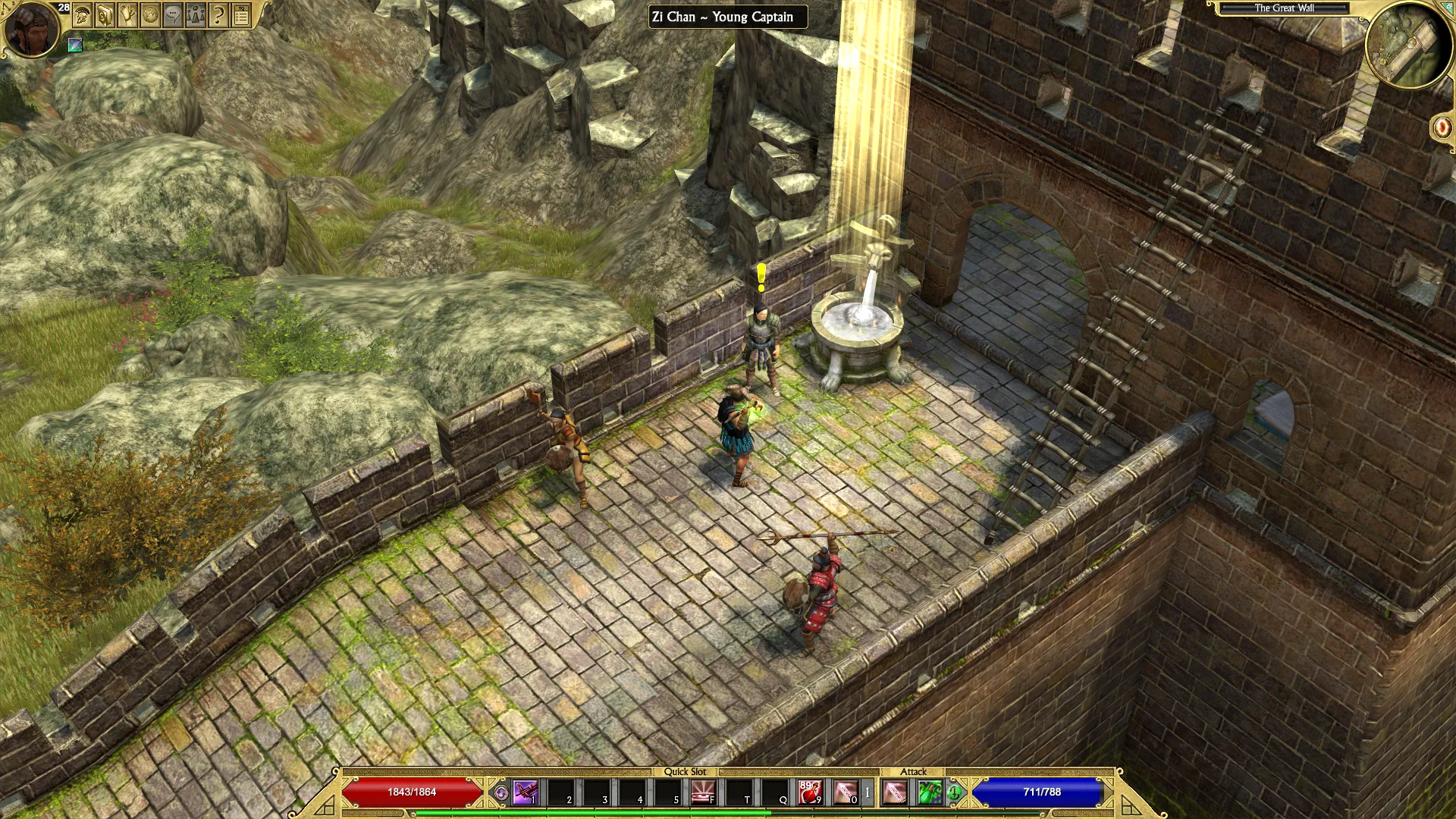Select the left attack skill slot
Image resolution: width=1456 pixels, height=819 pixels.
pyautogui.click(x=896, y=793)
